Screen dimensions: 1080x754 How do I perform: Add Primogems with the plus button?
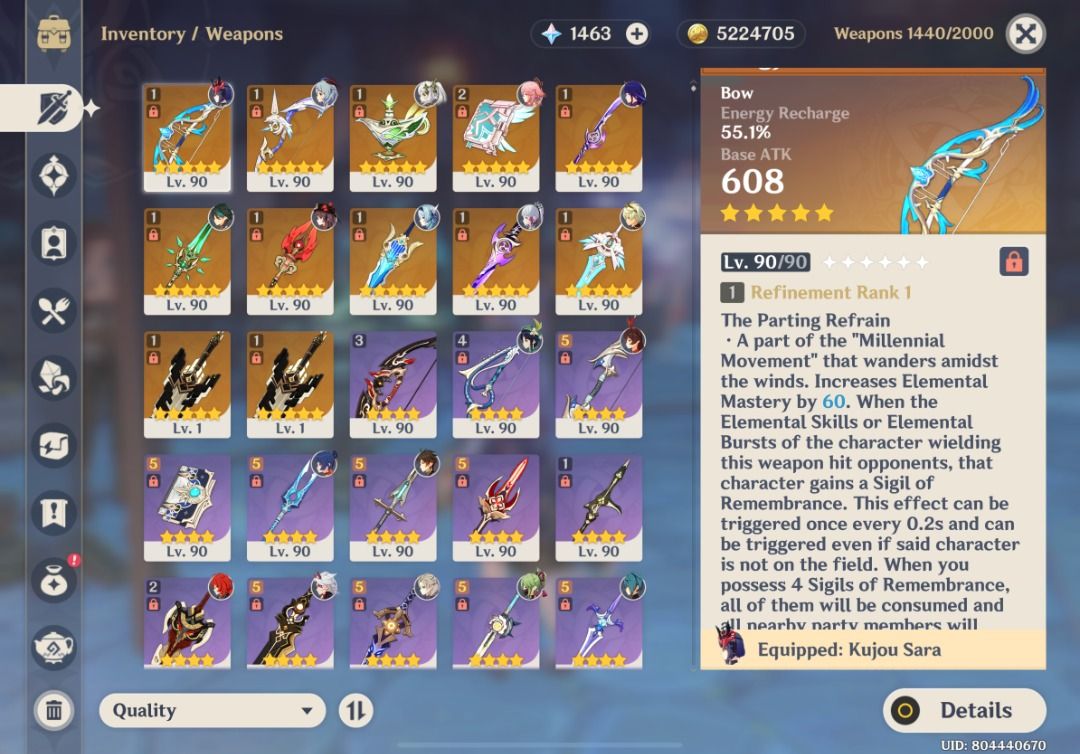pos(637,34)
